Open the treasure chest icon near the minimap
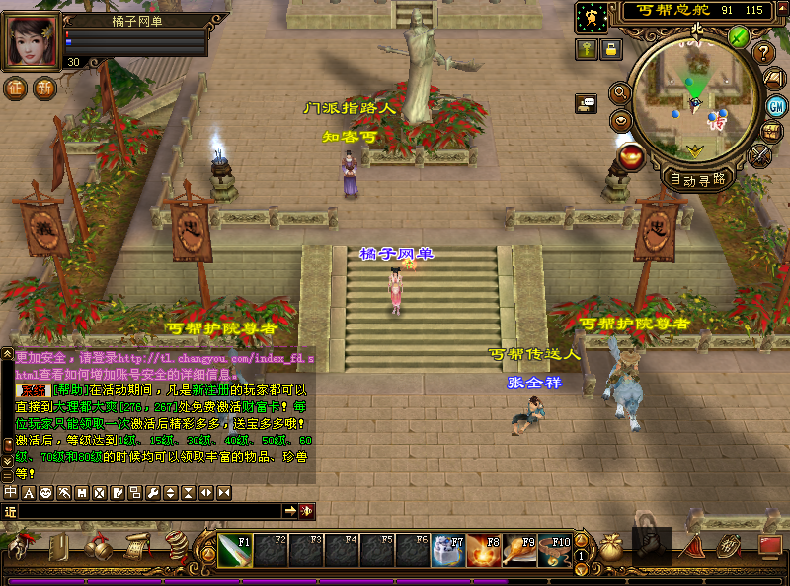The image size is (790, 586). click(x=772, y=131)
